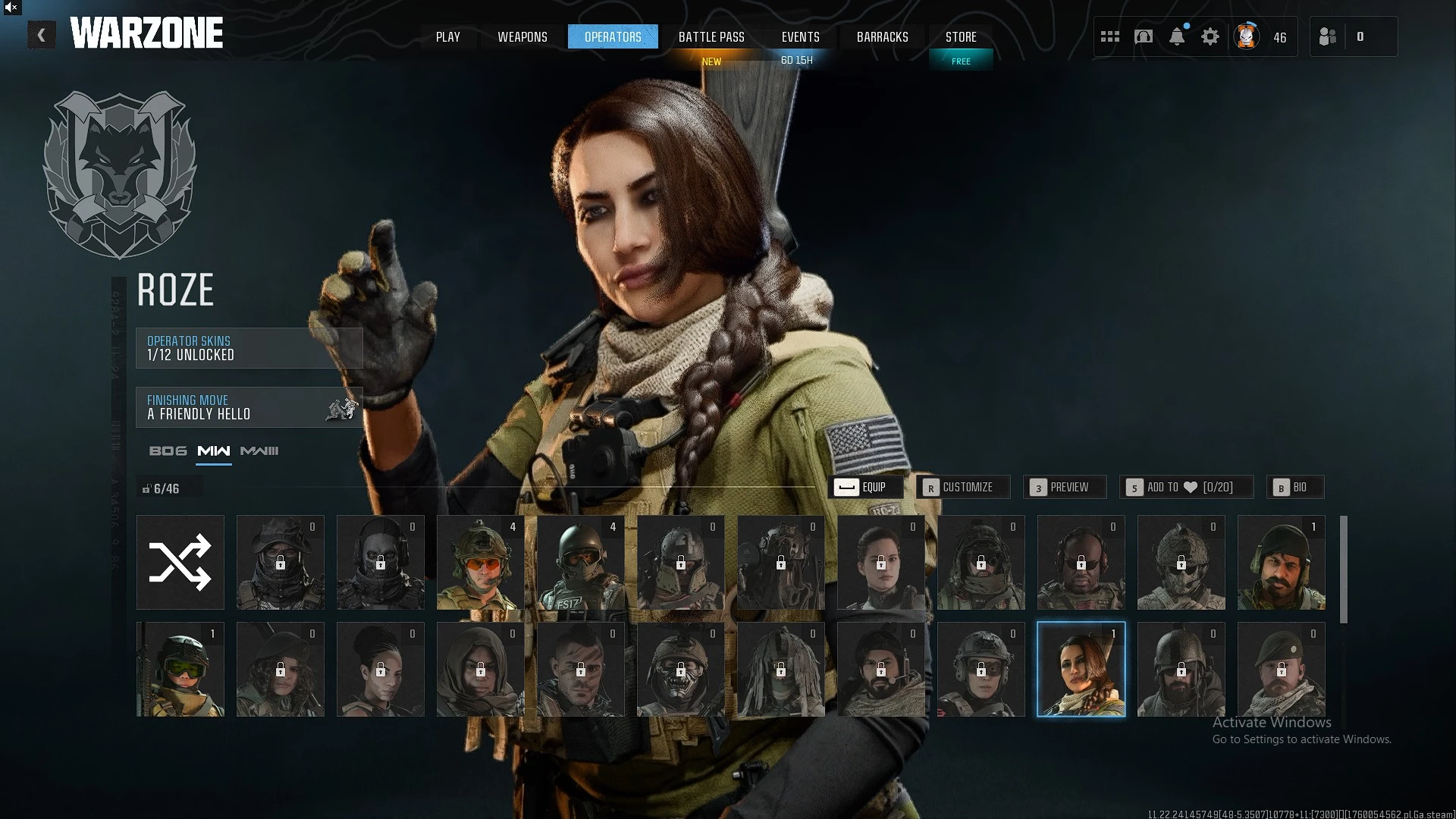Switch to MWIII operators filter
Viewport: 1456px width, 819px height.
pyautogui.click(x=259, y=451)
